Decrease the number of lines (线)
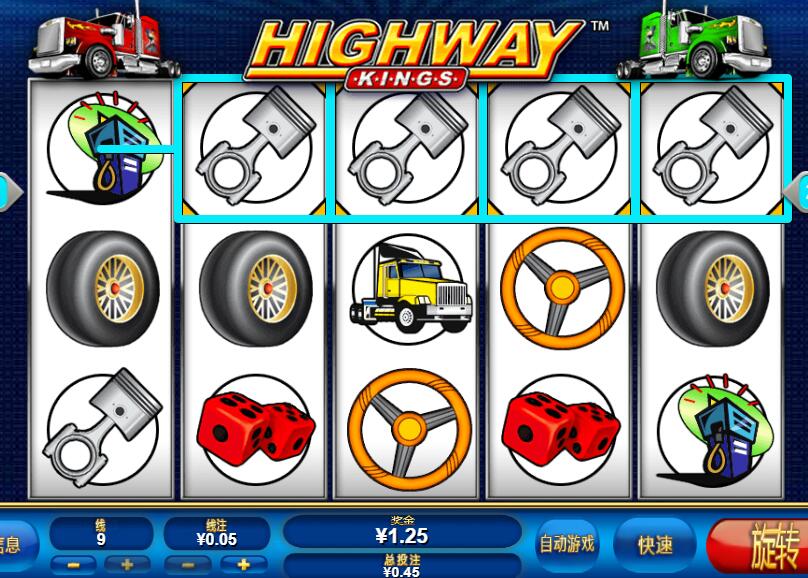Screen dimensions: 808x578 (x=73, y=564)
